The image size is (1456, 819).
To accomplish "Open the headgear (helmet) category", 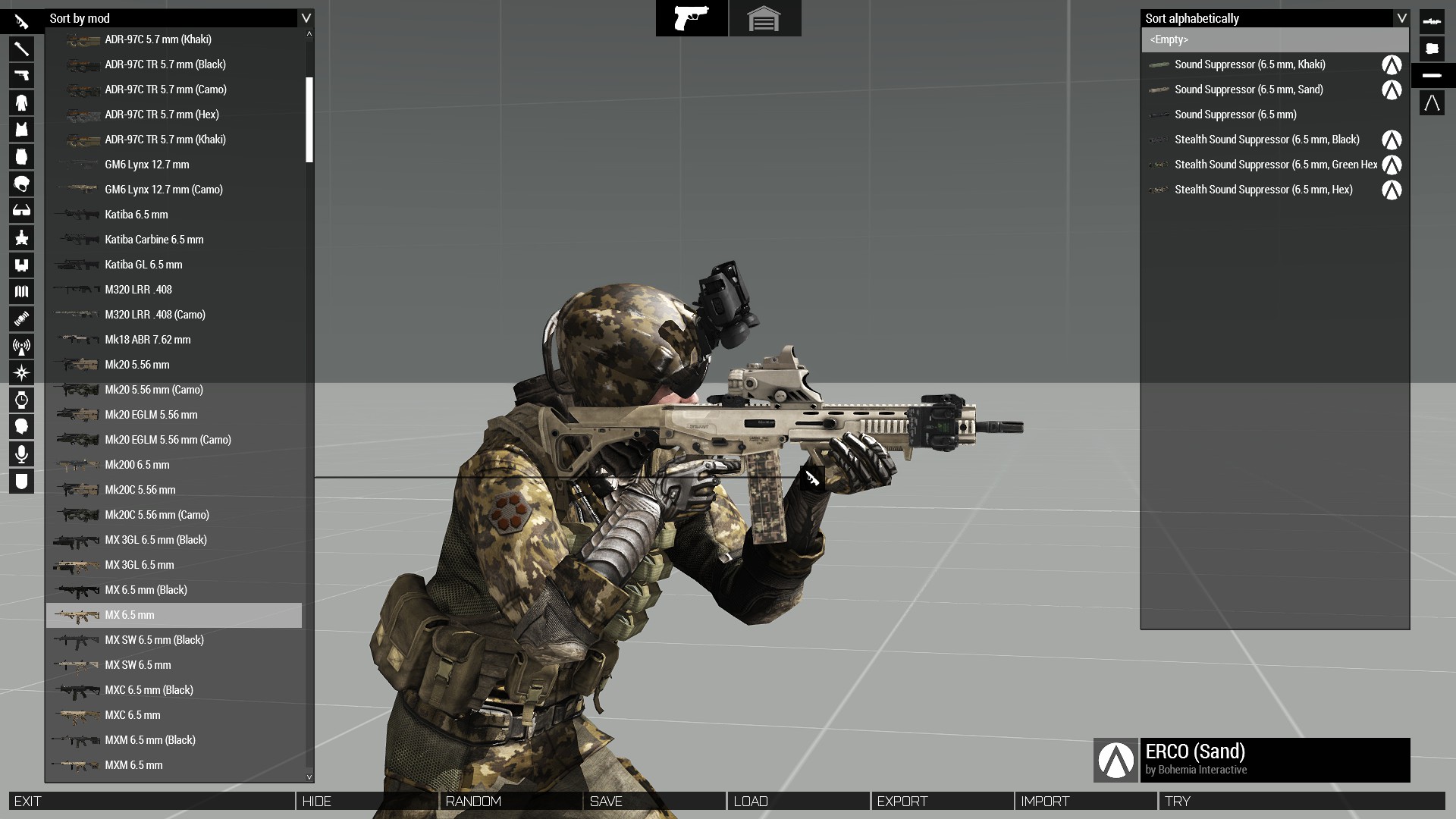I will [22, 184].
